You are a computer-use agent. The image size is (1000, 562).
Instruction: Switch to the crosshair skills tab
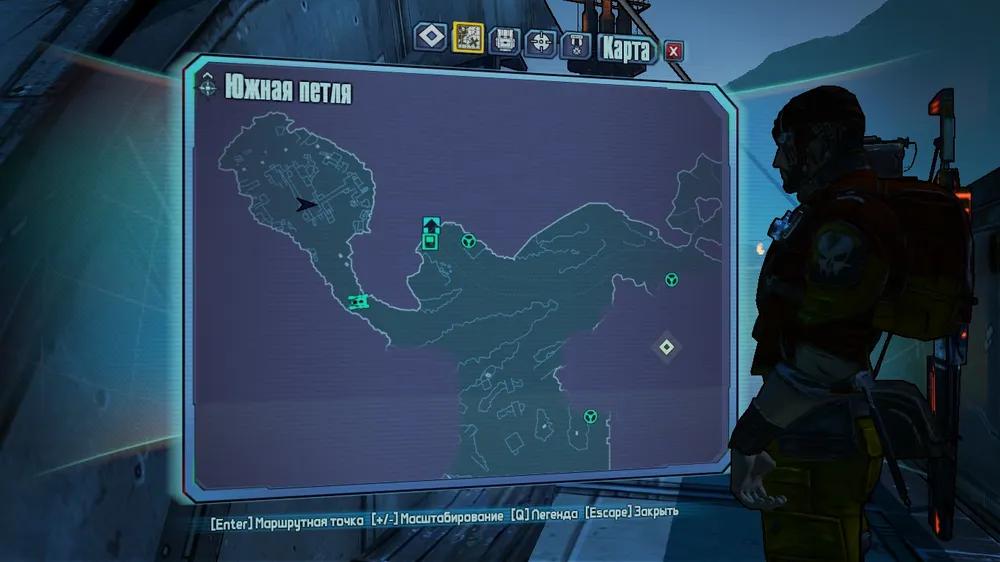pos(541,43)
